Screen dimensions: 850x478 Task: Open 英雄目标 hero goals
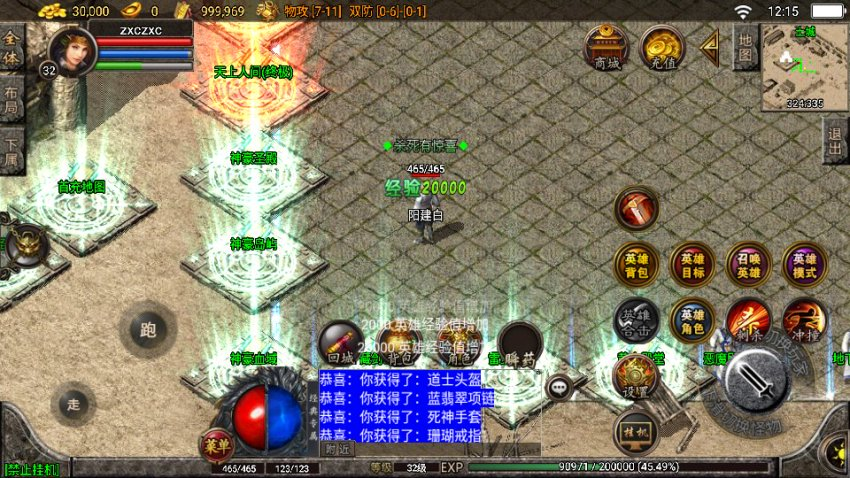(692, 265)
